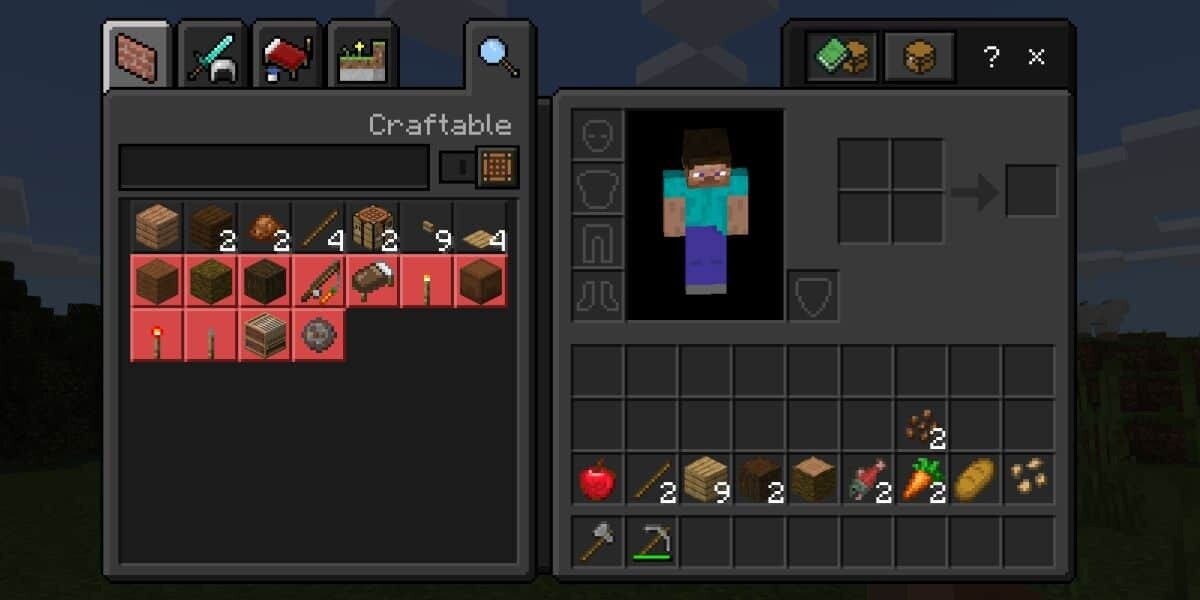Select the fishing rod recipe
The height and width of the screenshot is (600, 1200).
point(319,281)
